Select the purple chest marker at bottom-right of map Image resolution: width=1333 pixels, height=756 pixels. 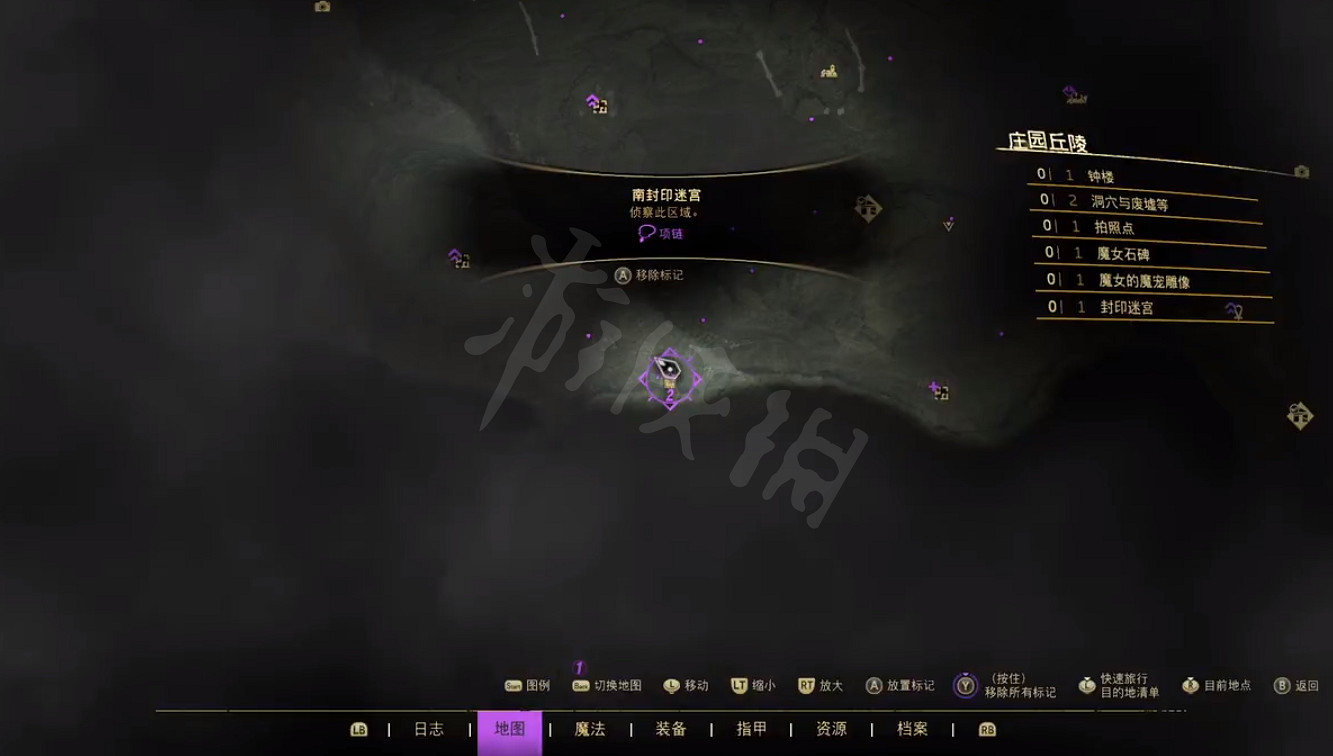[938, 390]
